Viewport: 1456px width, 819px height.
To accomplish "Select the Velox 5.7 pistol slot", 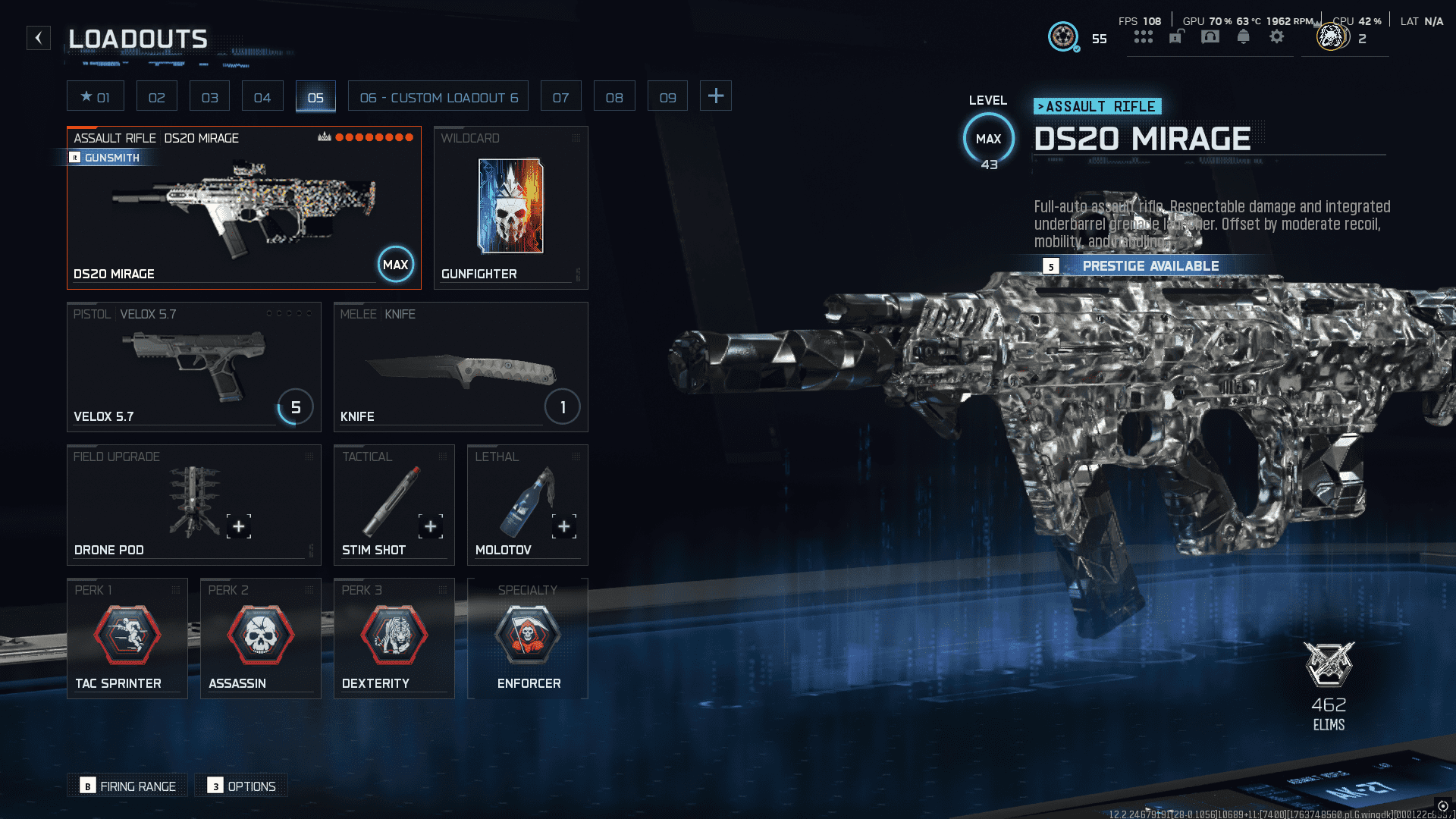I will pyautogui.click(x=193, y=367).
